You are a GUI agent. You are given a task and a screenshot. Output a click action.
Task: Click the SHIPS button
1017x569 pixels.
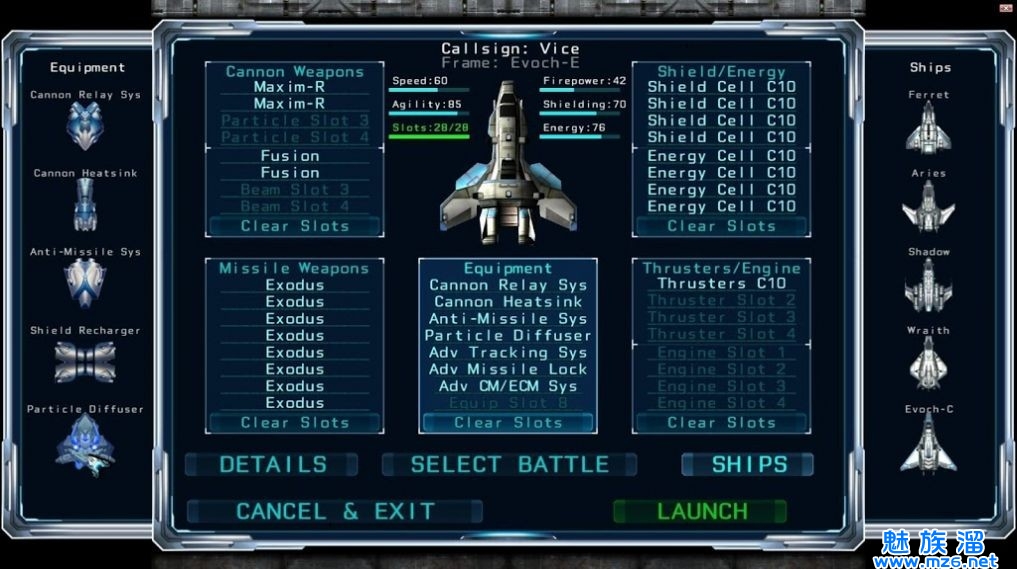[748, 464]
